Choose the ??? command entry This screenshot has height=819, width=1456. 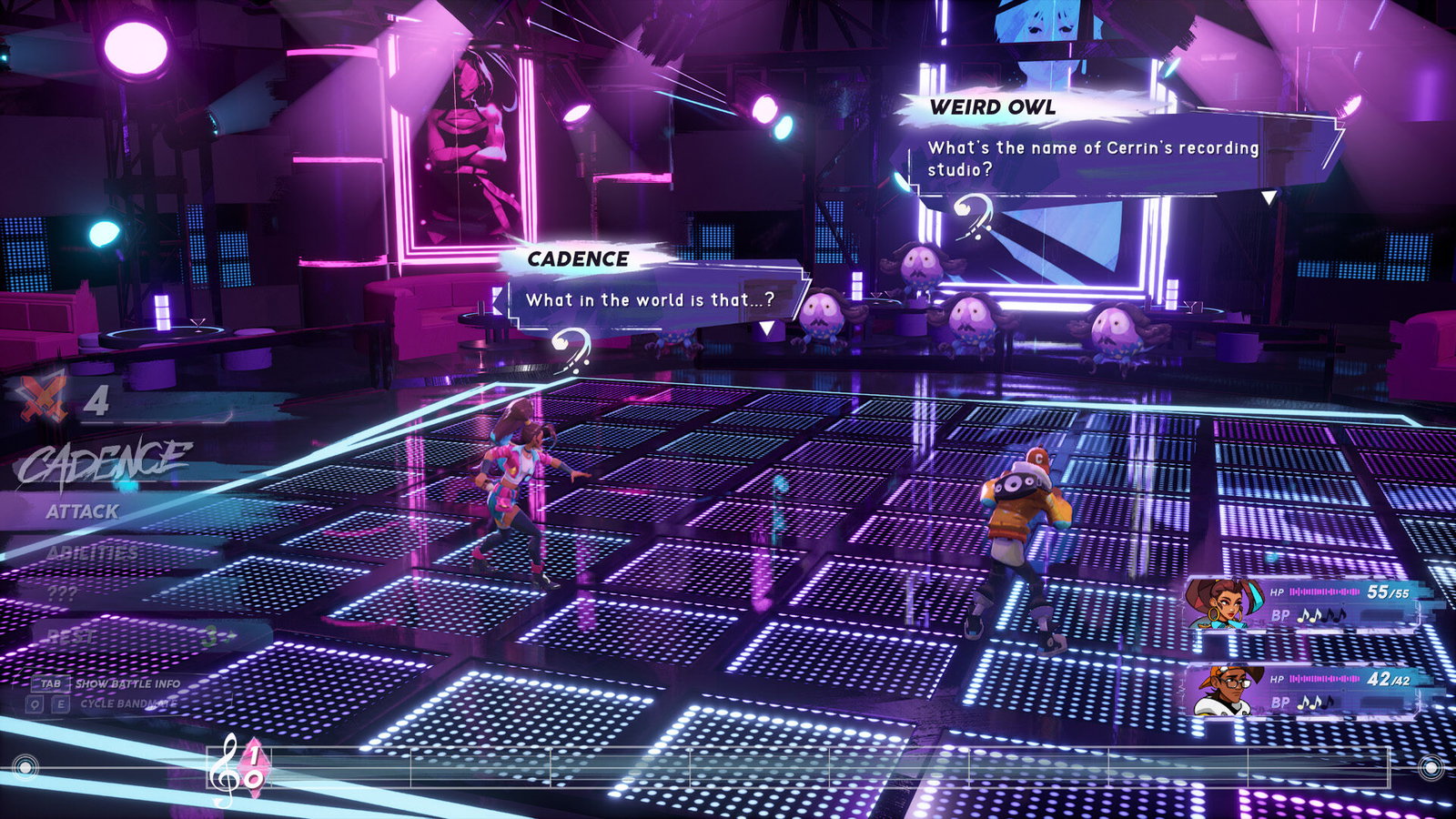click(62, 593)
